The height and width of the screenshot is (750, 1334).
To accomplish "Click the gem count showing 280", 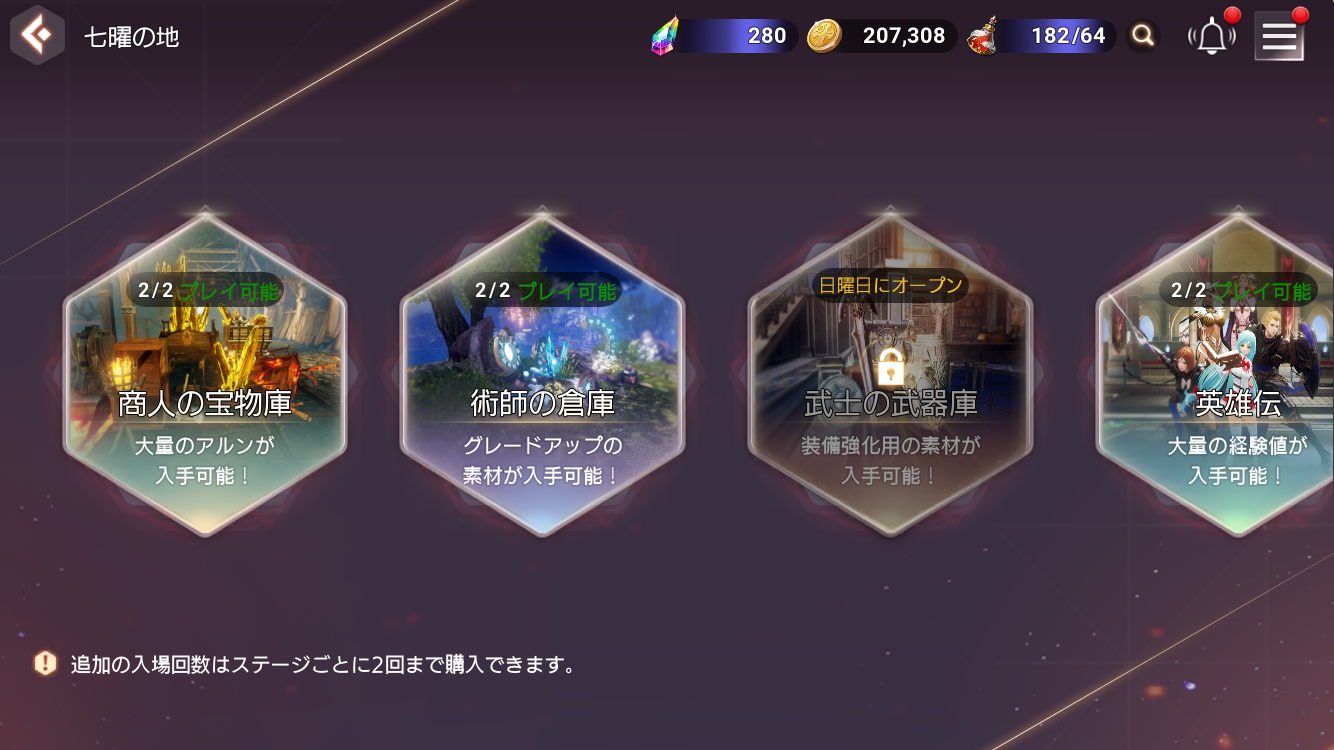I will pos(768,35).
